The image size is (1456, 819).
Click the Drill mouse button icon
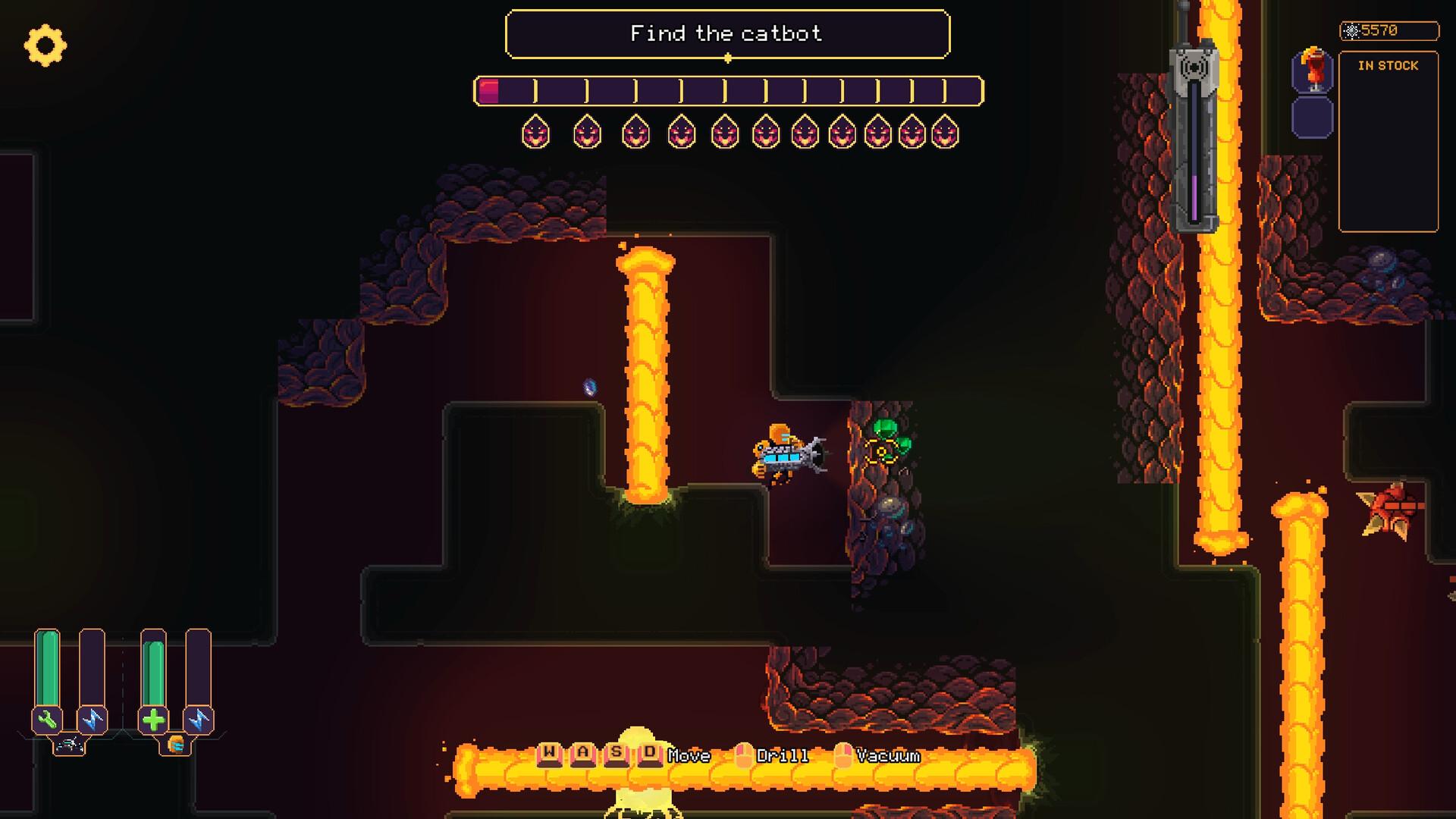(x=744, y=755)
